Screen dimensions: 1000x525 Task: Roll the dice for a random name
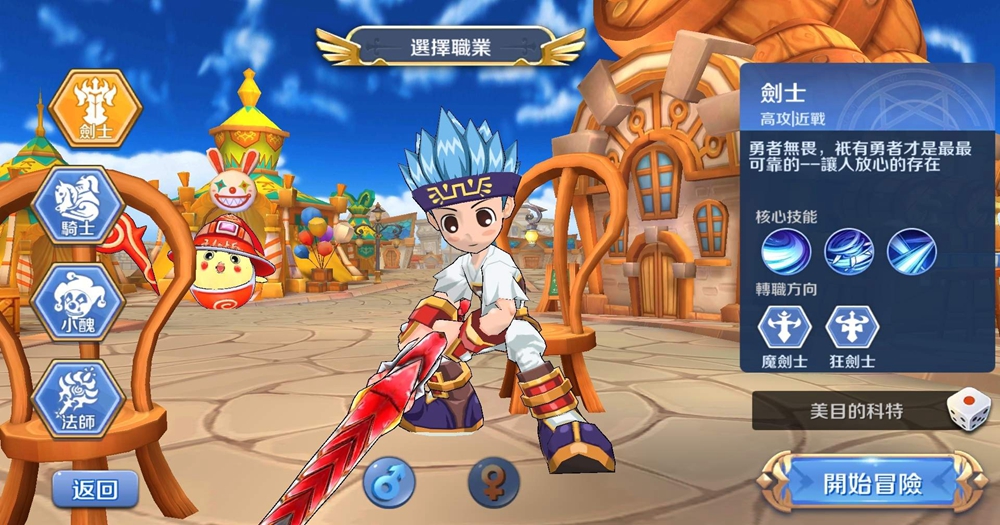(x=968, y=410)
